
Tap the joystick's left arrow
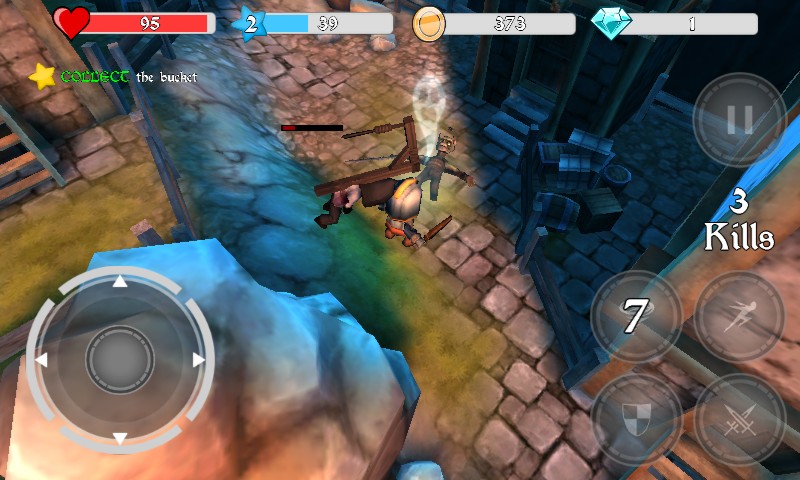click(x=41, y=360)
